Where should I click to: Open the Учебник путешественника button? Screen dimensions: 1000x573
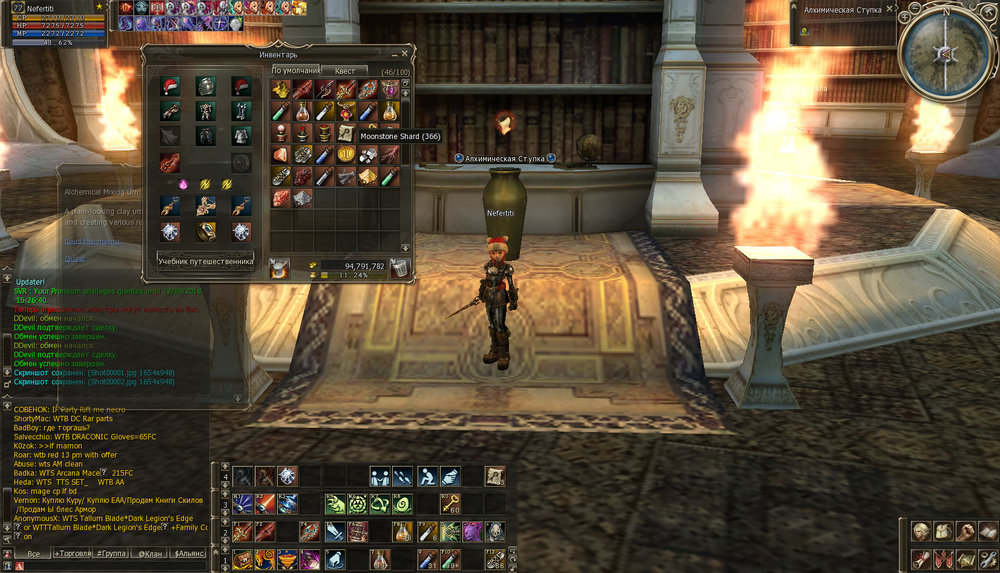(206, 261)
